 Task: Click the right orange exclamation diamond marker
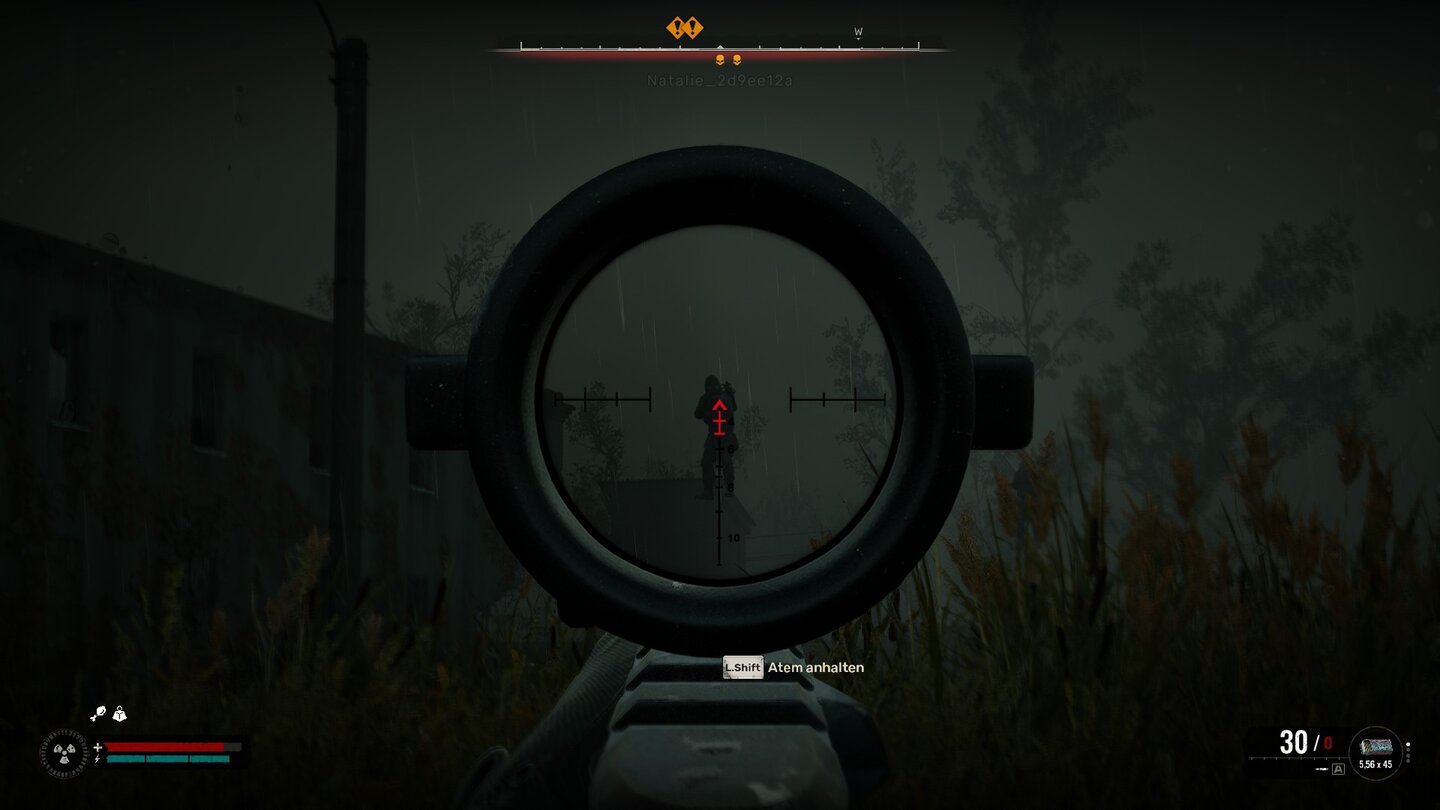694,27
